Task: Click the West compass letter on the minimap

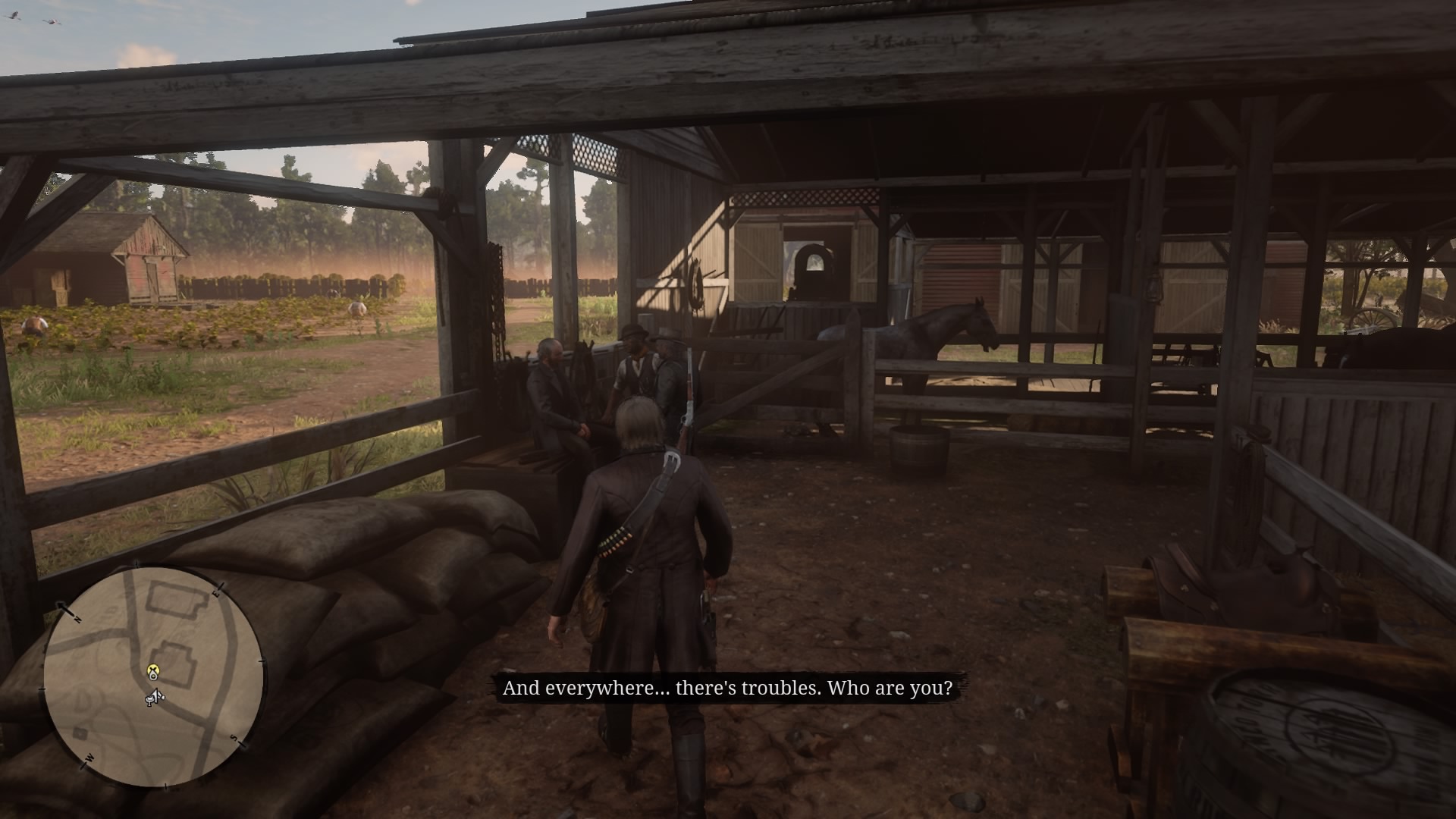Action: pyautogui.click(x=89, y=758)
